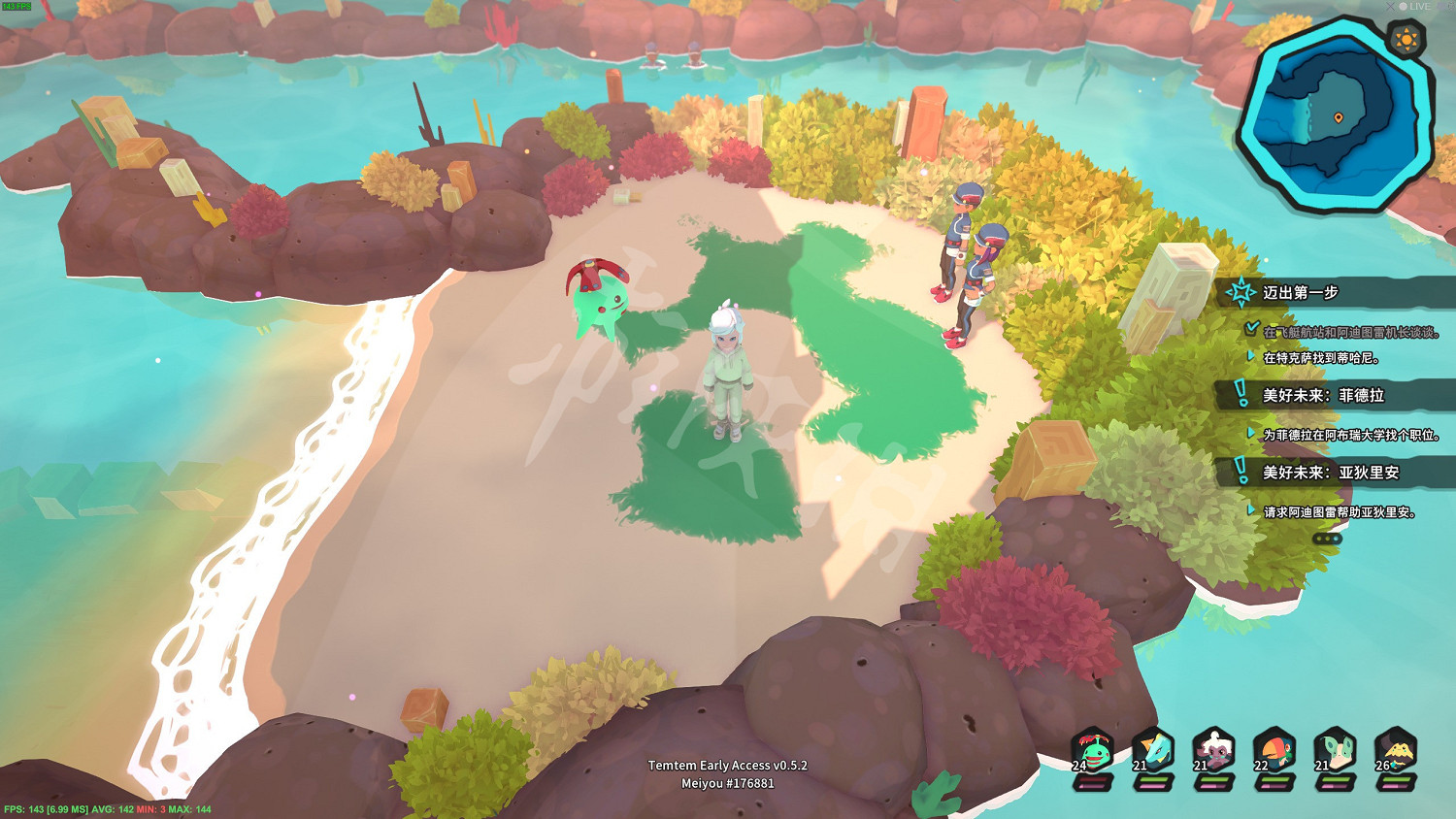Select the 迈出第一步 quest header
The height and width of the screenshot is (819, 1456).
[x=1301, y=291]
